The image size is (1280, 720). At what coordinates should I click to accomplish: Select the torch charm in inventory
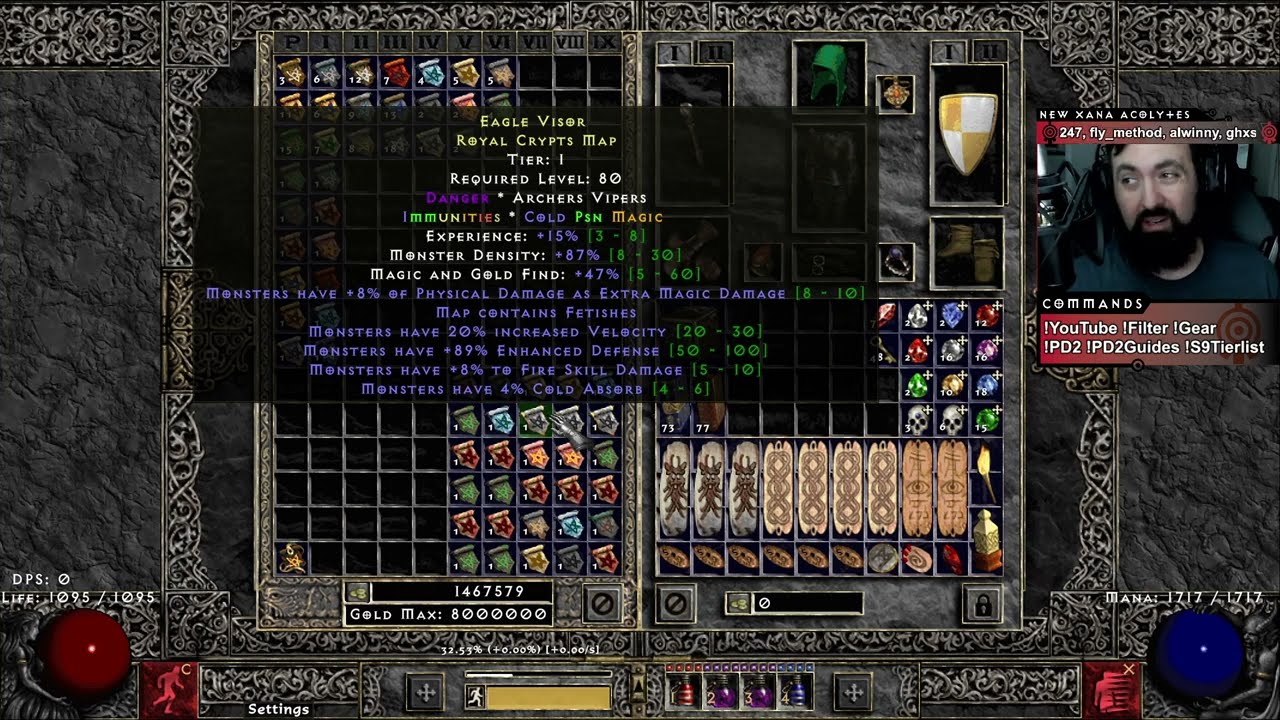point(986,473)
